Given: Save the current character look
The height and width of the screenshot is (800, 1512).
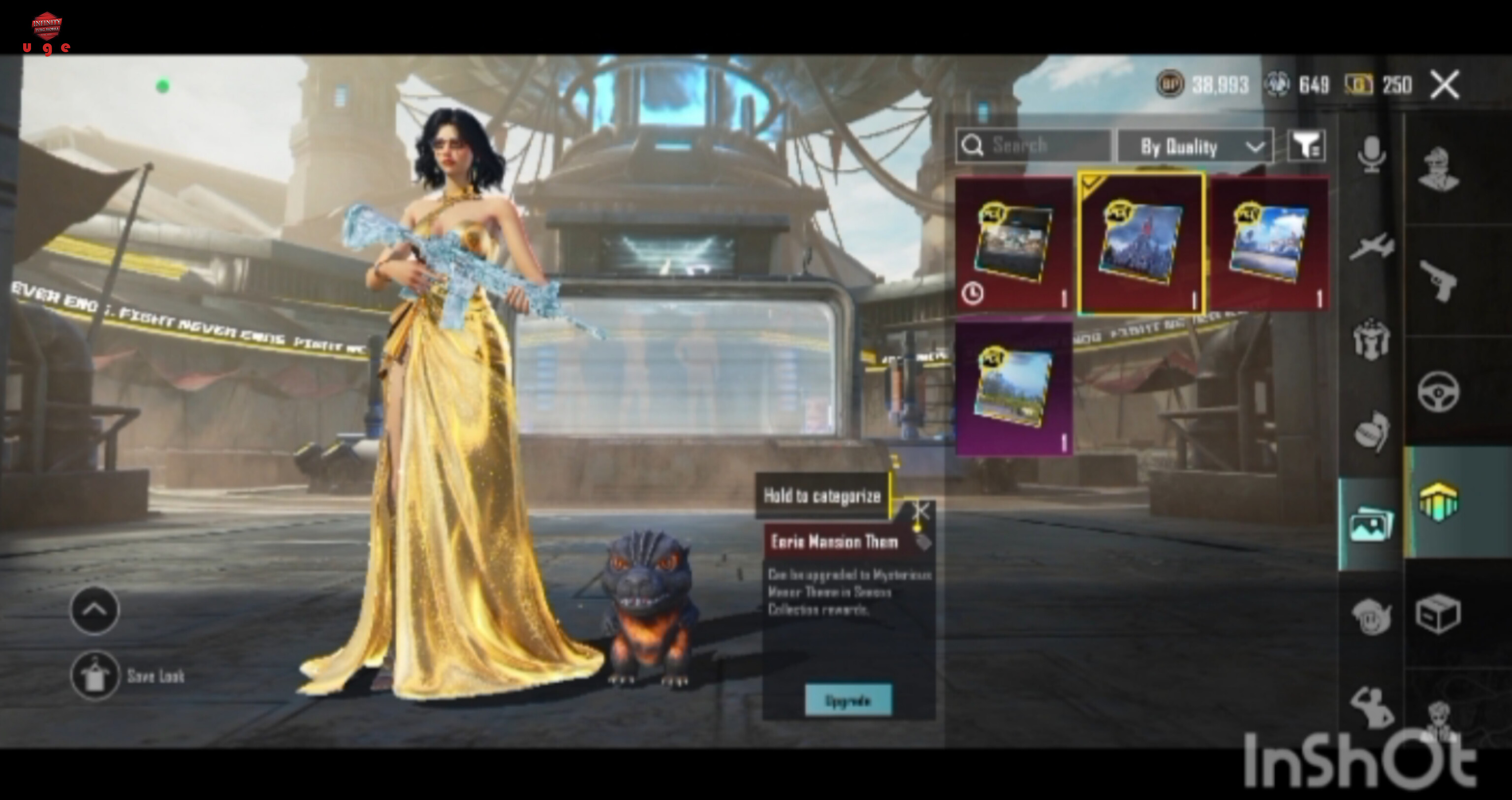Looking at the screenshot, I should [x=94, y=676].
